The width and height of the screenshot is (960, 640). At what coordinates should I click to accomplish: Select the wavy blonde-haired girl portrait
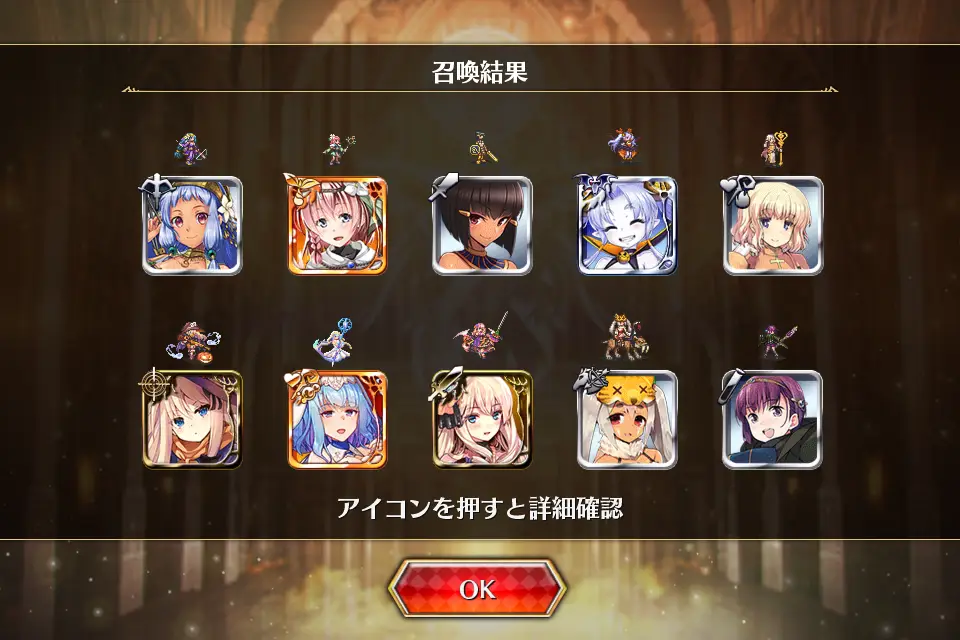pos(773,226)
